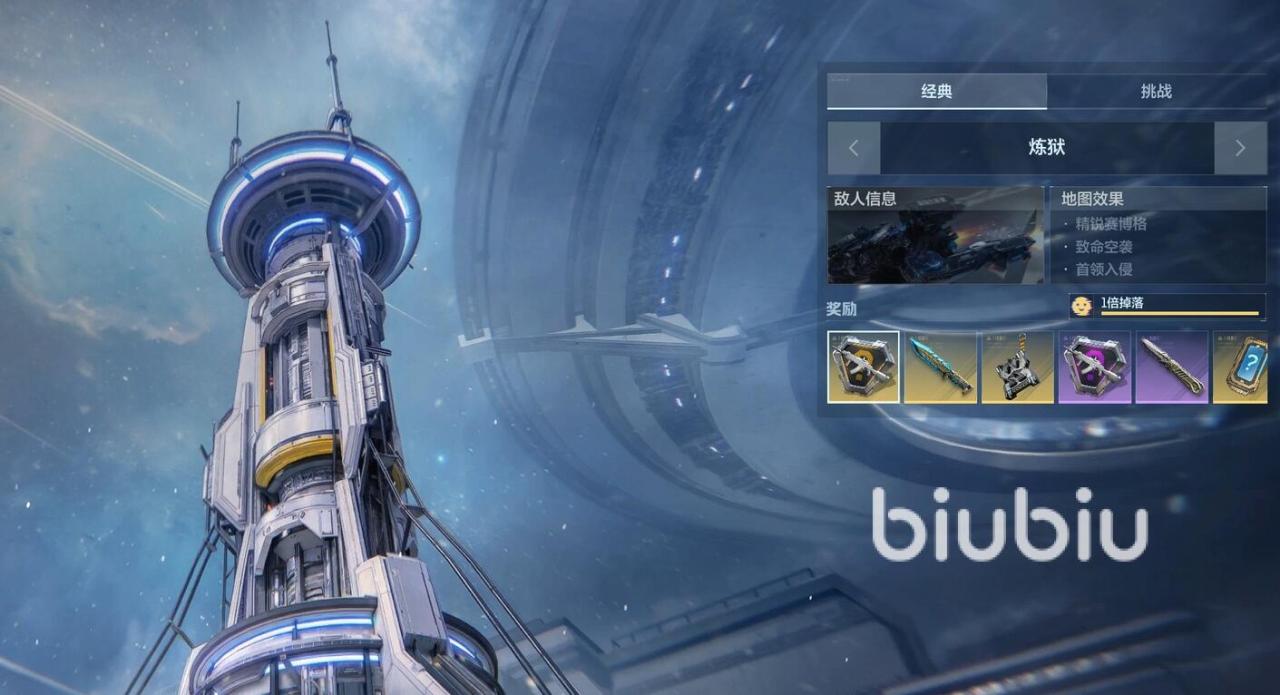Viewport: 1280px width, 695px height.
Task: Click the 1倍掉落 drop rate indicator
Action: 1166,305
